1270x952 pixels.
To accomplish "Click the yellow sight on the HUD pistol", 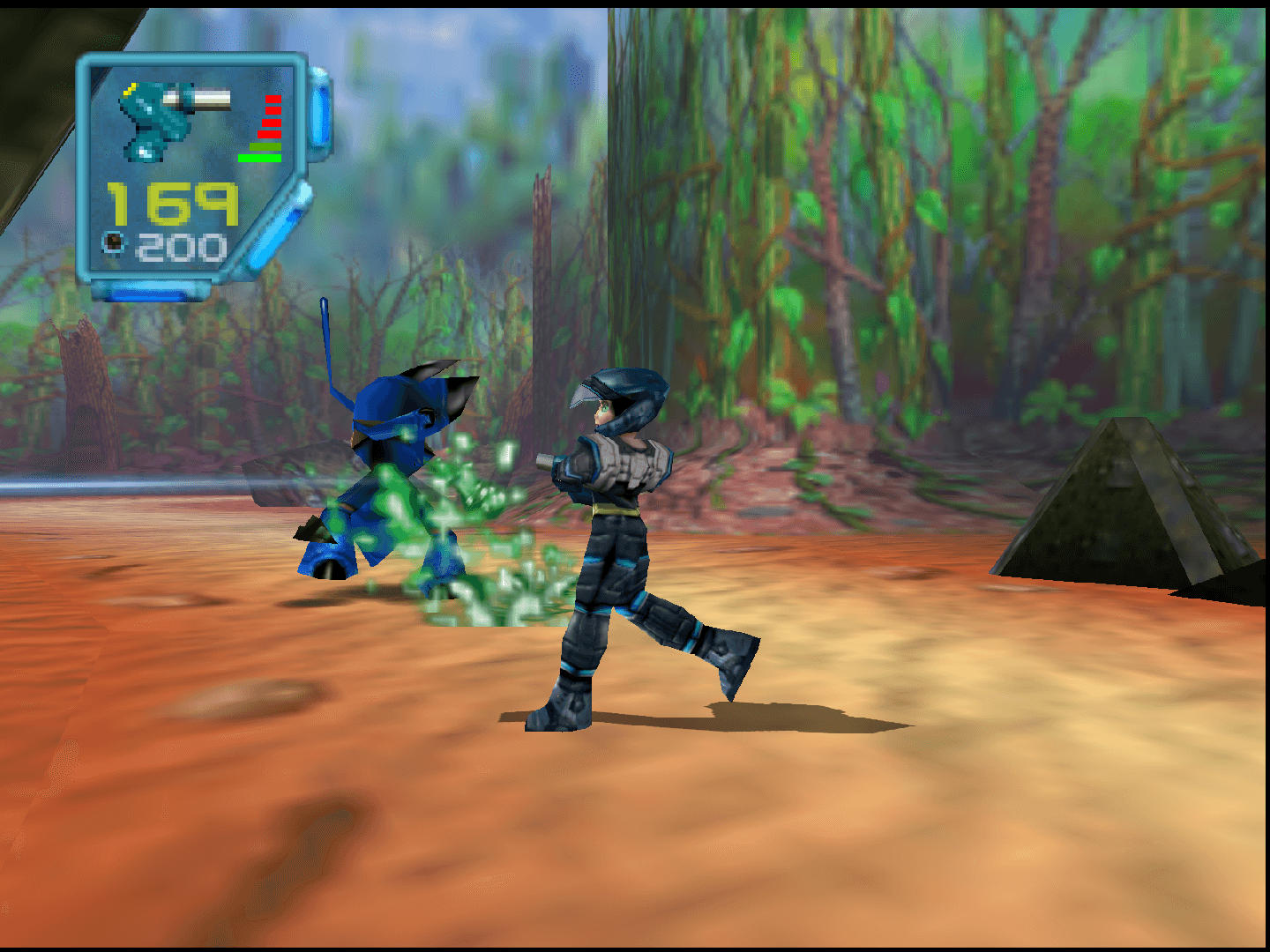I will (128, 90).
